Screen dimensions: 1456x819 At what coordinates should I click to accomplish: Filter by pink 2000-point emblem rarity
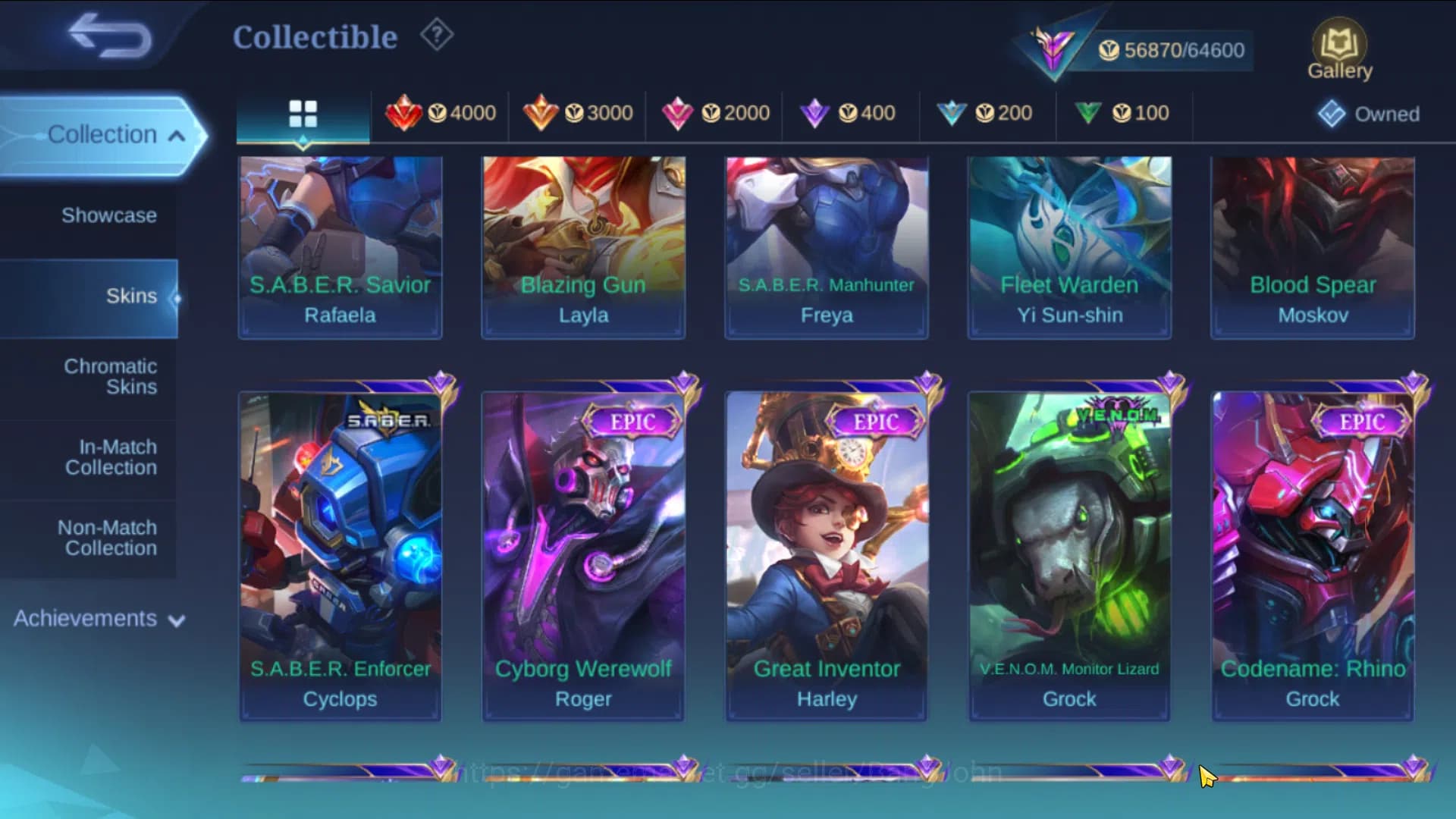[716, 112]
